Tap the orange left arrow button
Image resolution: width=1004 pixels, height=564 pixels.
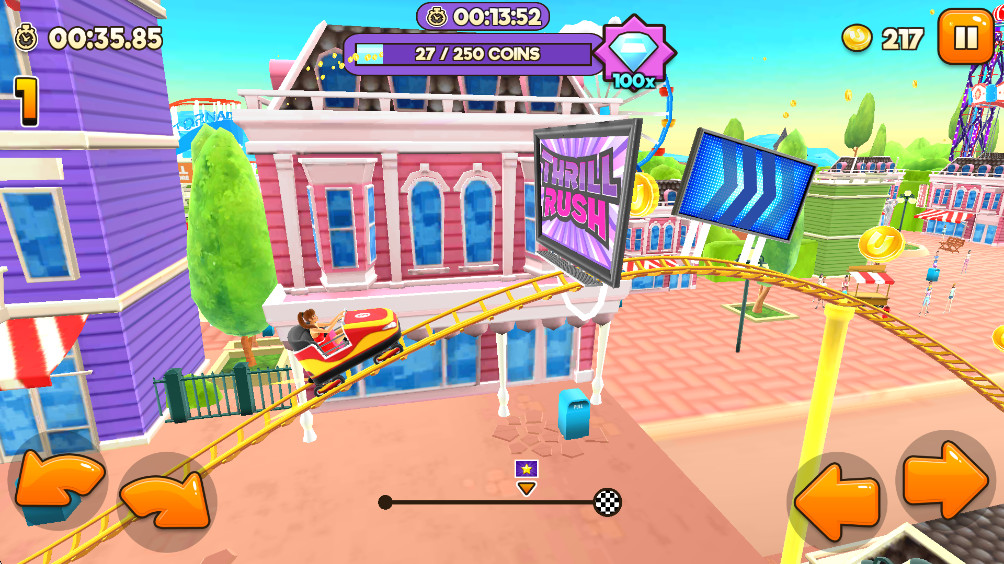[x=837, y=501]
